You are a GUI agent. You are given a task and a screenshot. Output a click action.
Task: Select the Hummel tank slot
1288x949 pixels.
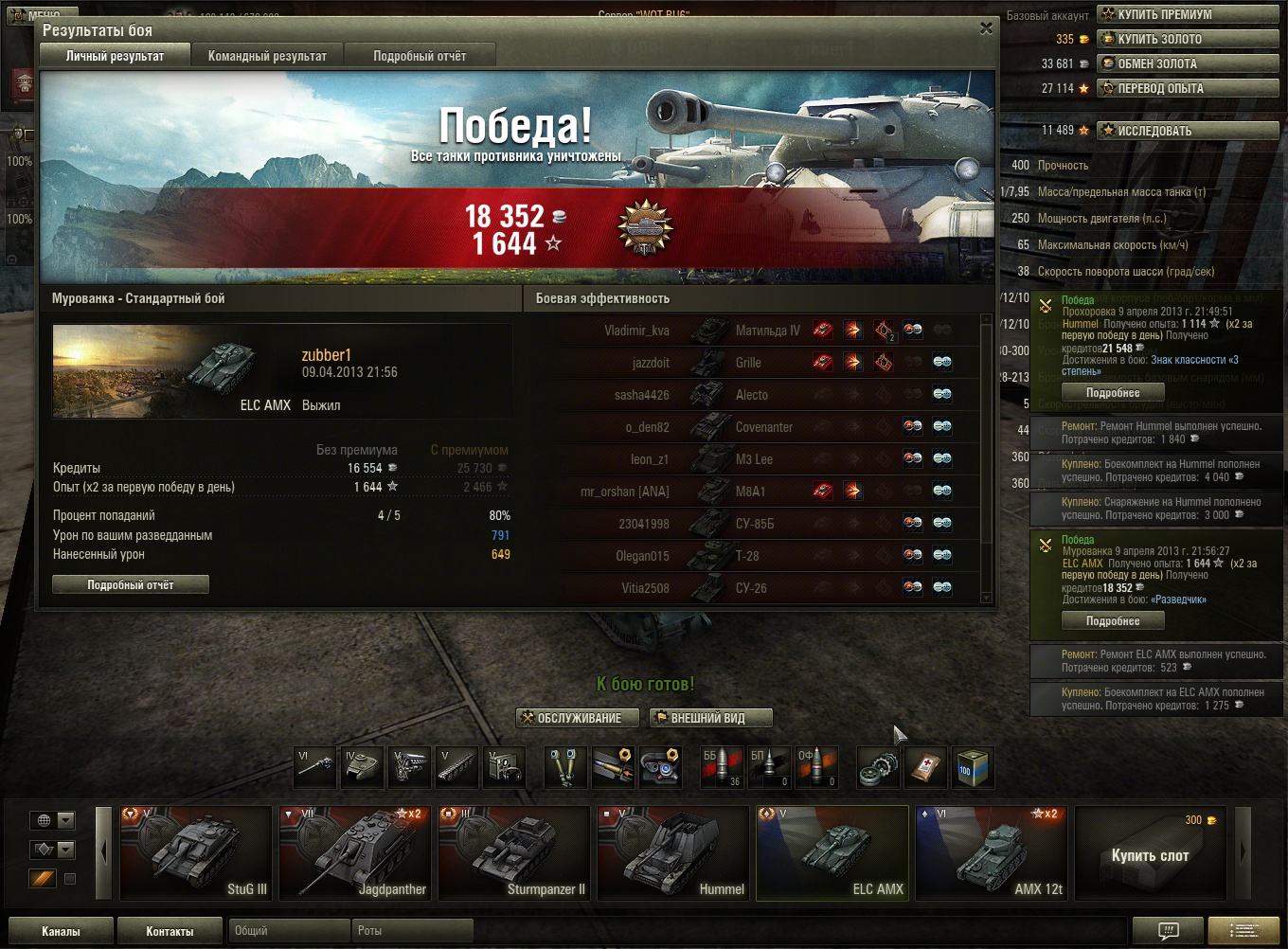click(x=673, y=852)
